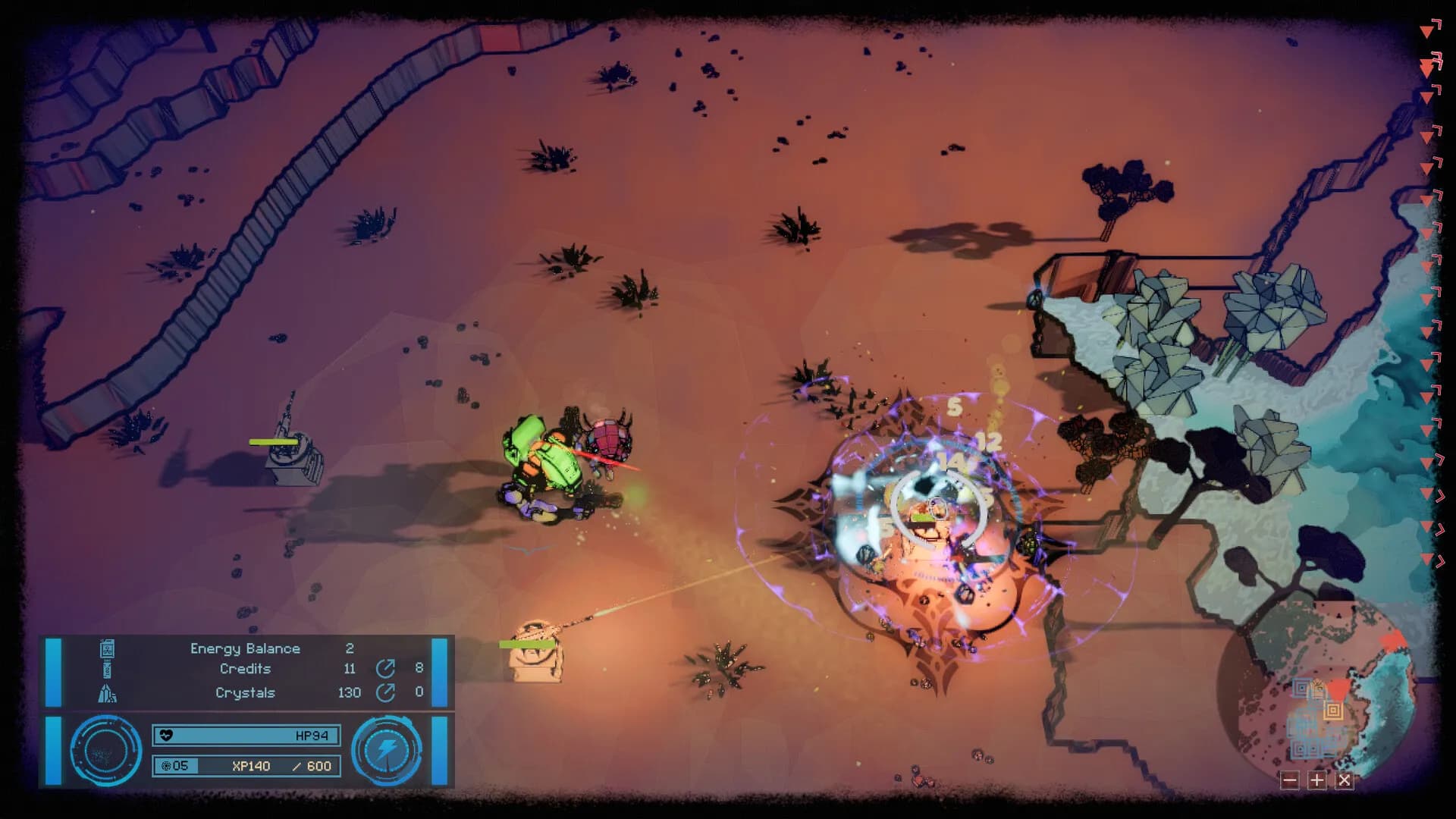Toggle the minimap off with the X button
Image resolution: width=1456 pixels, height=819 pixels.
1345,780
